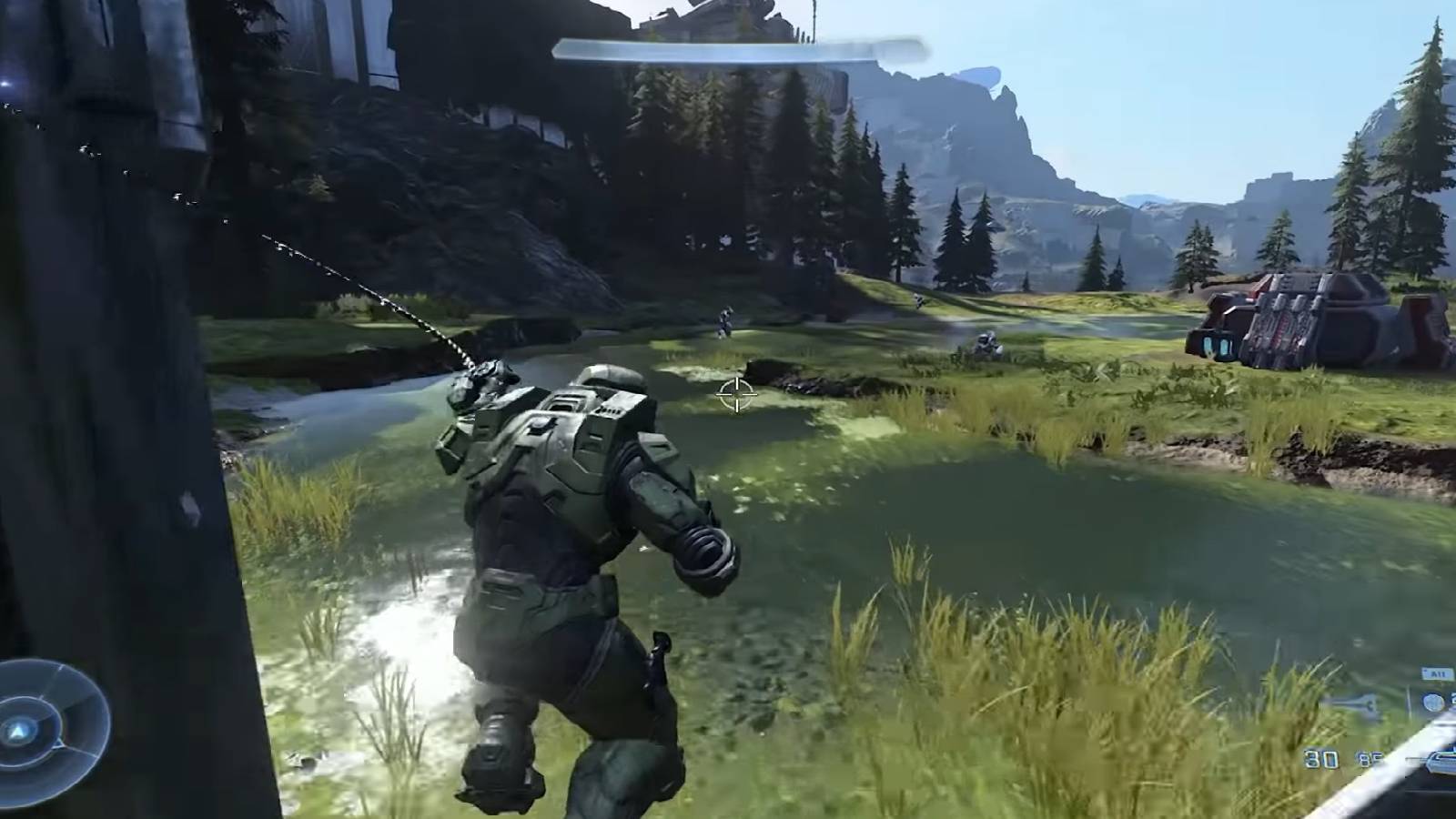Image resolution: width=1456 pixels, height=819 pixels.
Task: Expand the reserve ammo count showing 85
Action: click(x=1368, y=757)
